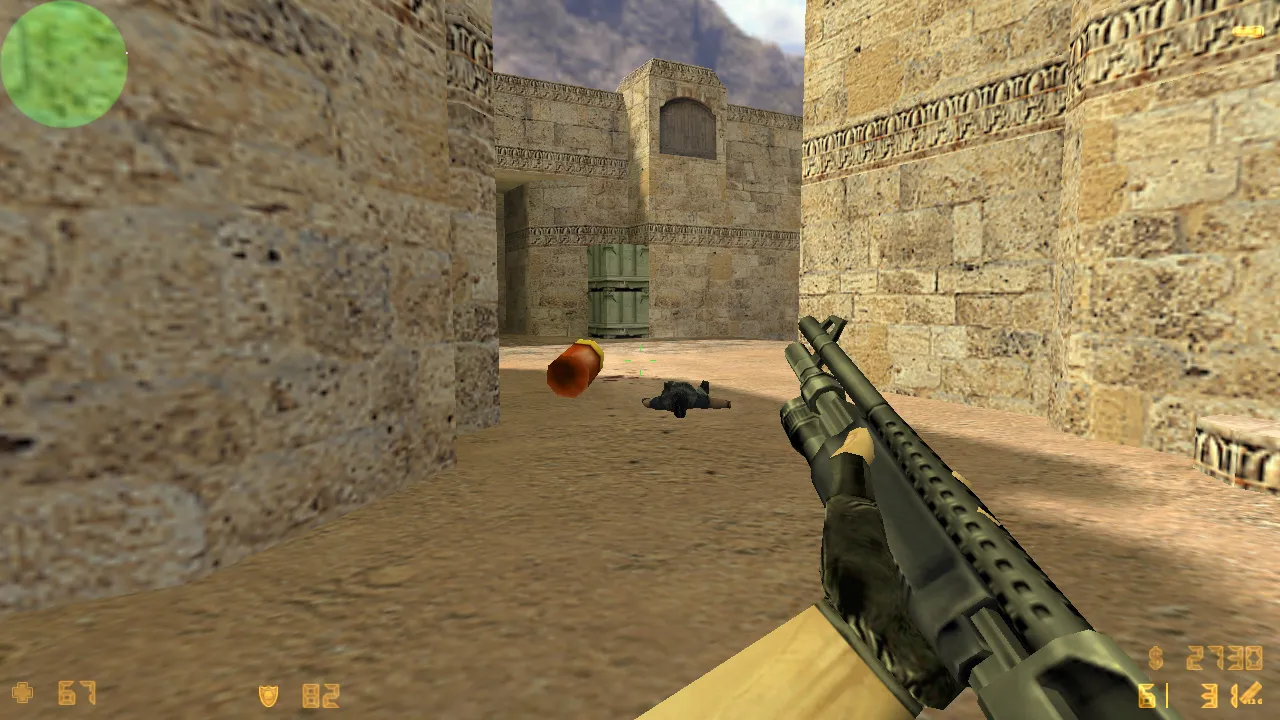This screenshot has height=720, width=1280.
Task: Click the green circular radar
Action: 64,64
